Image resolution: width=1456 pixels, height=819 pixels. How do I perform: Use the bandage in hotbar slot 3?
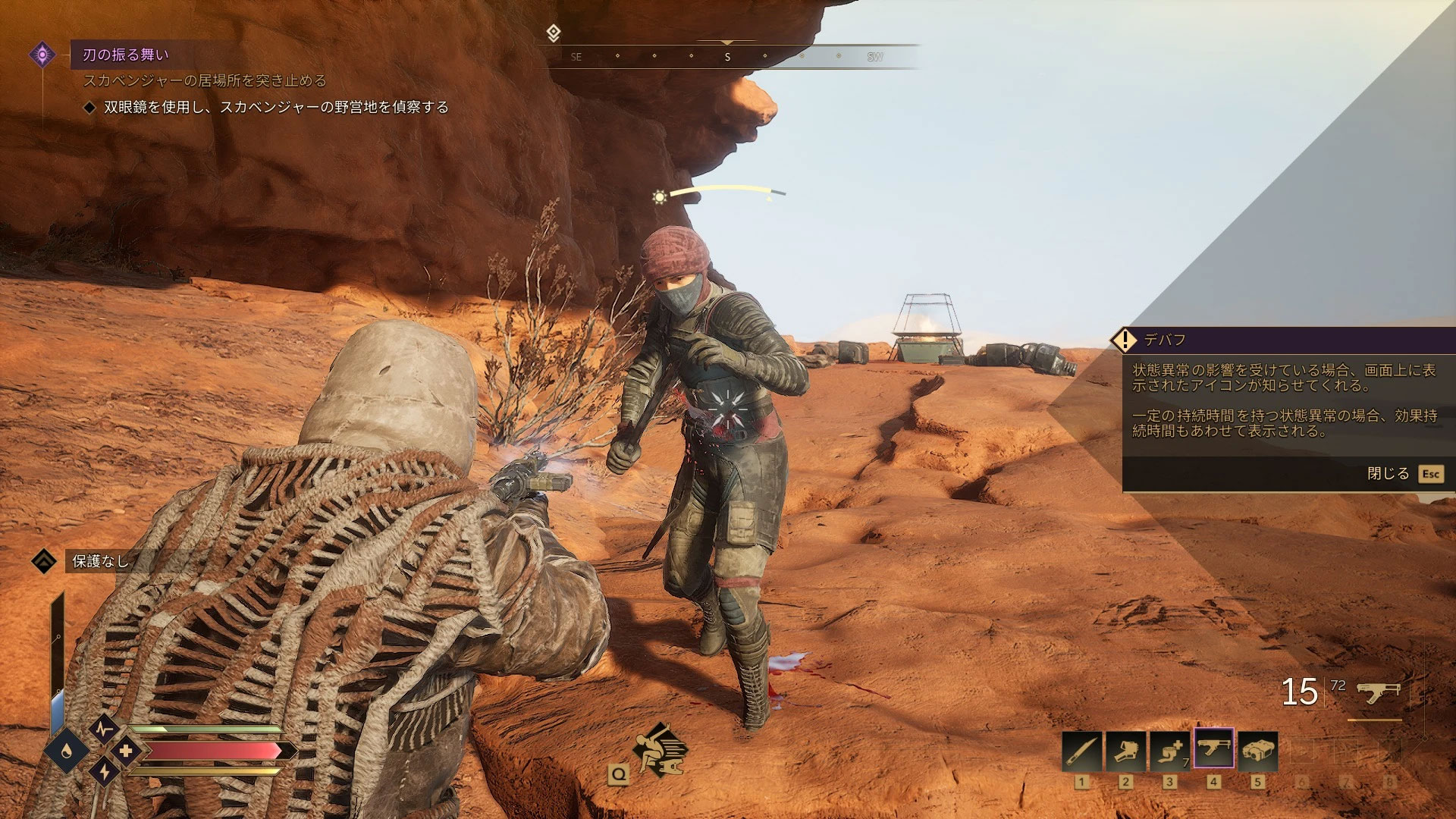(1169, 751)
